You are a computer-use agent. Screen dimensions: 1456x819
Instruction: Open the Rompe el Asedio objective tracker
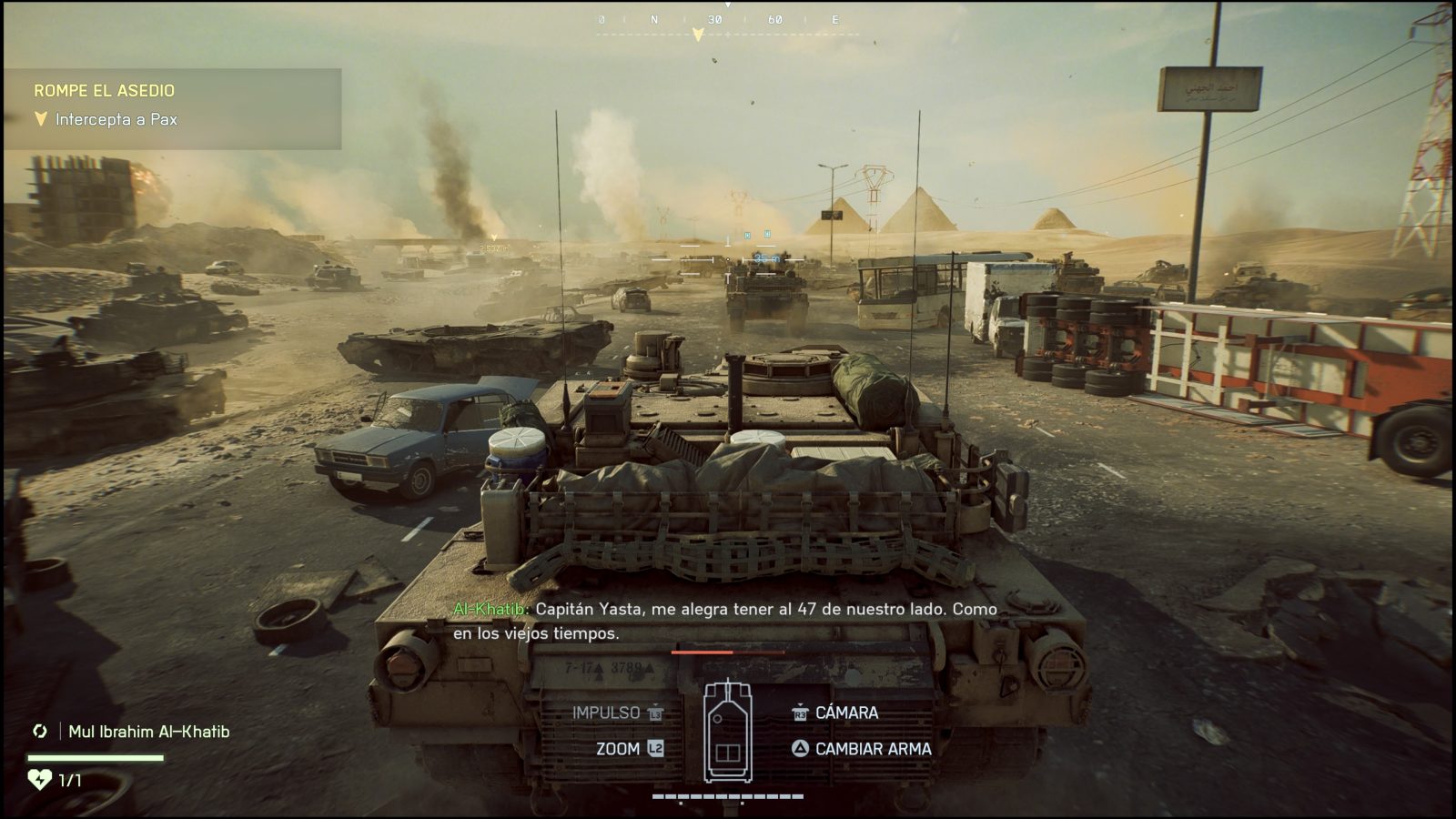104,91
